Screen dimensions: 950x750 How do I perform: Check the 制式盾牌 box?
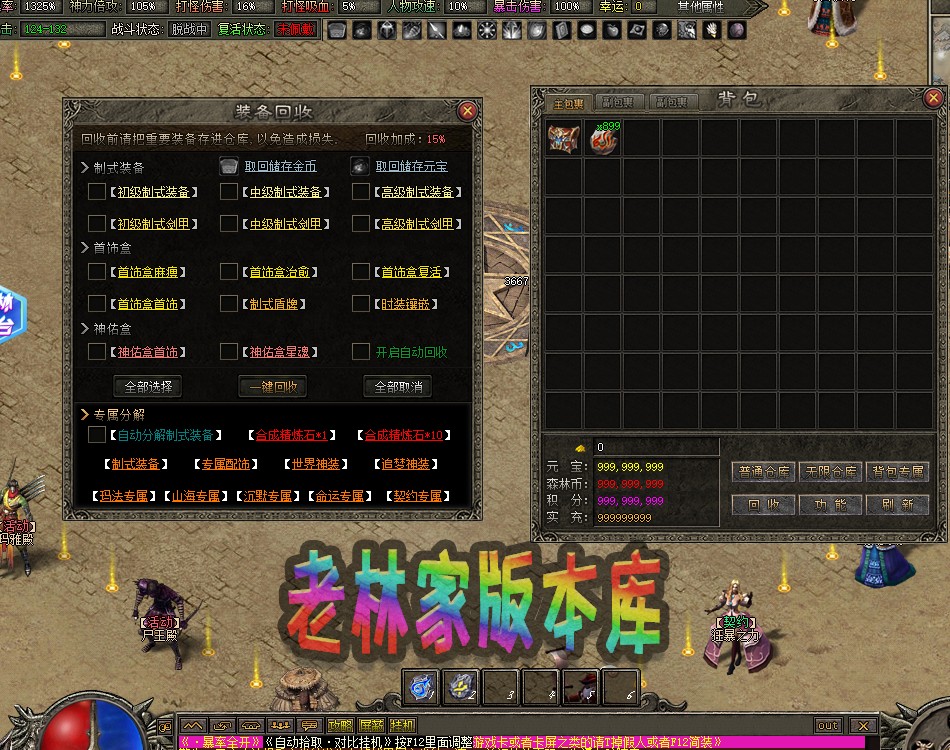click(x=229, y=303)
